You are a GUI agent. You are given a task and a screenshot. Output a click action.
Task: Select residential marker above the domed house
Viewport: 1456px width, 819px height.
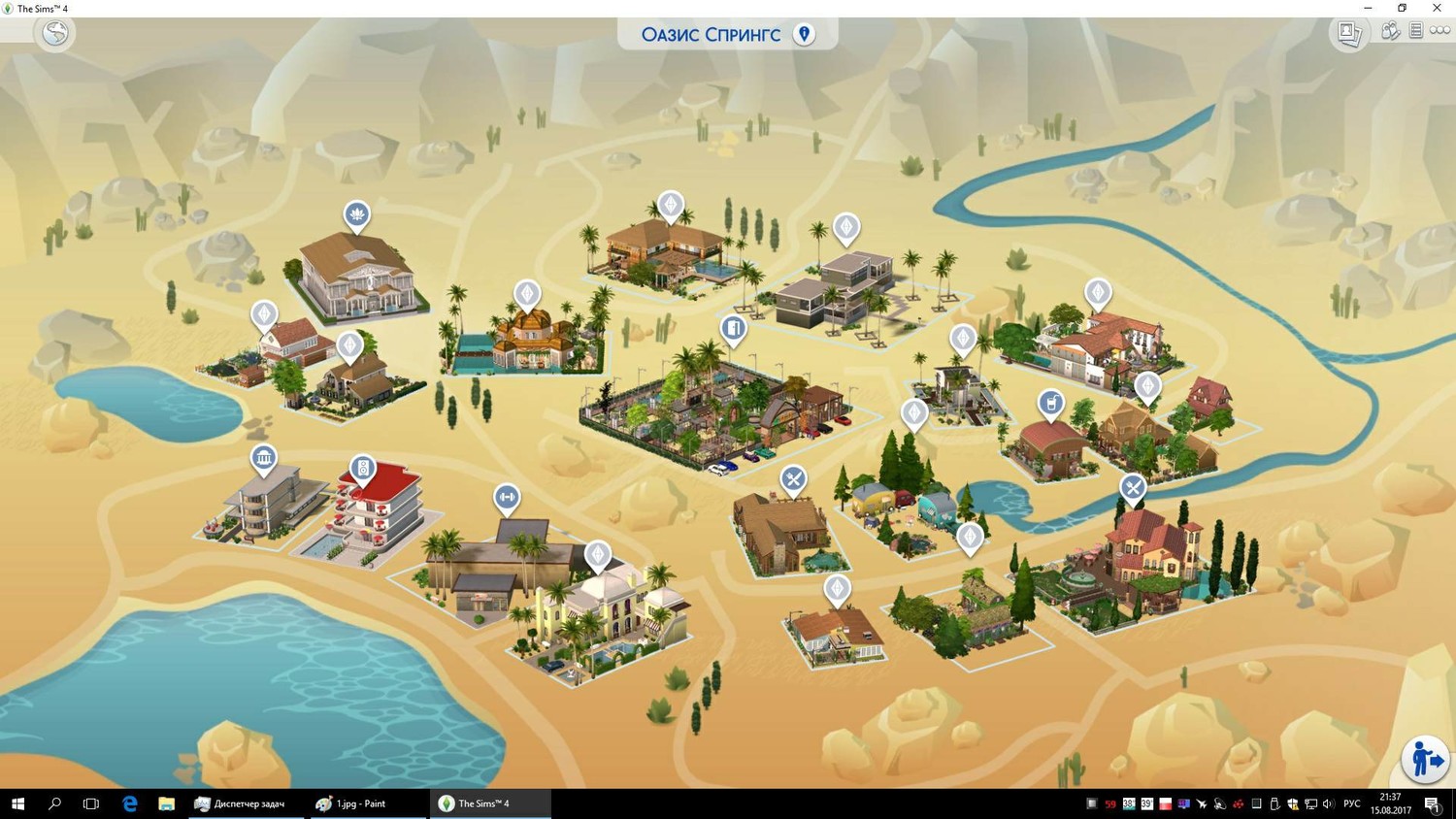527,293
